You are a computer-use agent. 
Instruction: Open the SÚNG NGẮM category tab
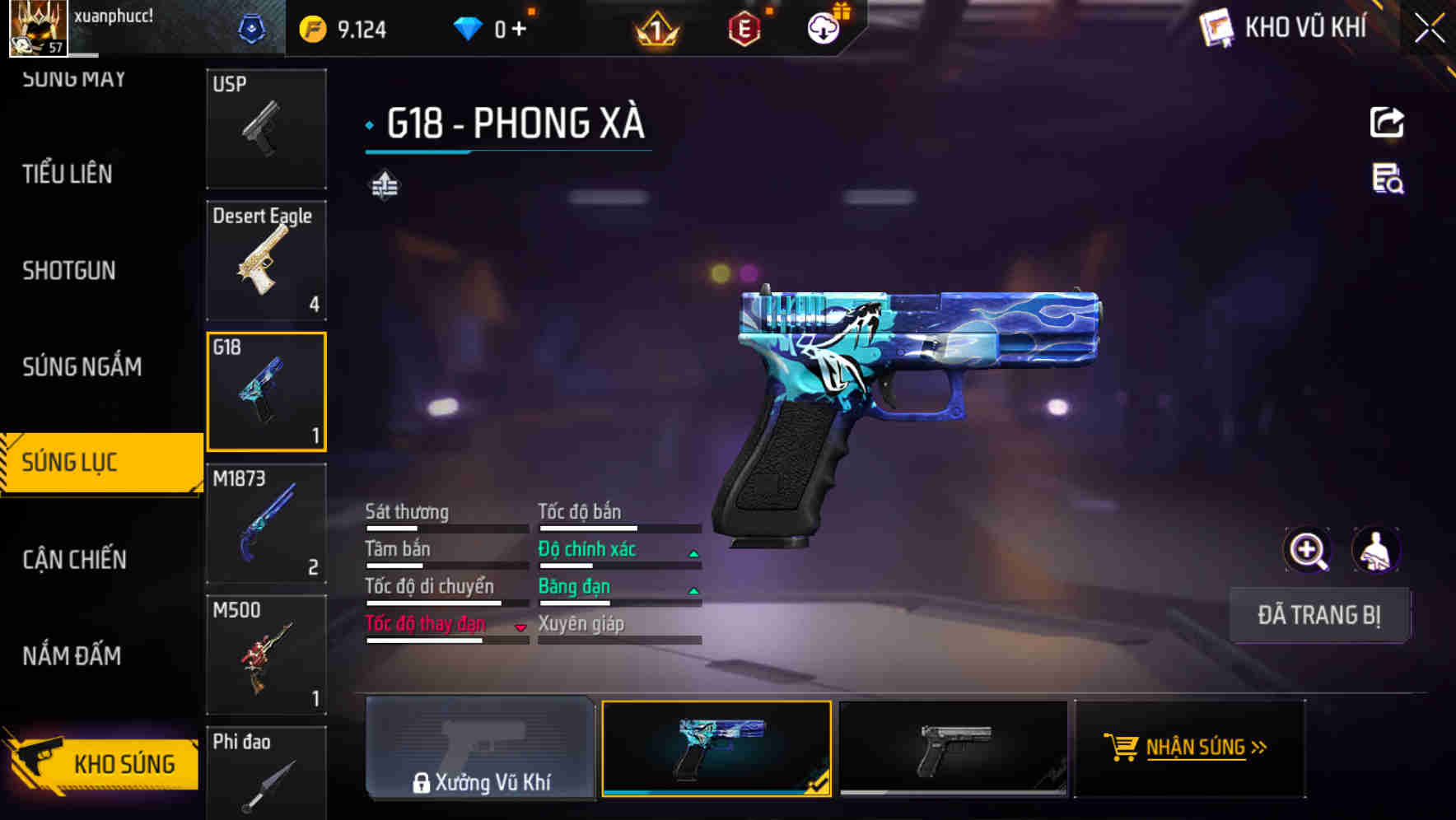coord(82,367)
